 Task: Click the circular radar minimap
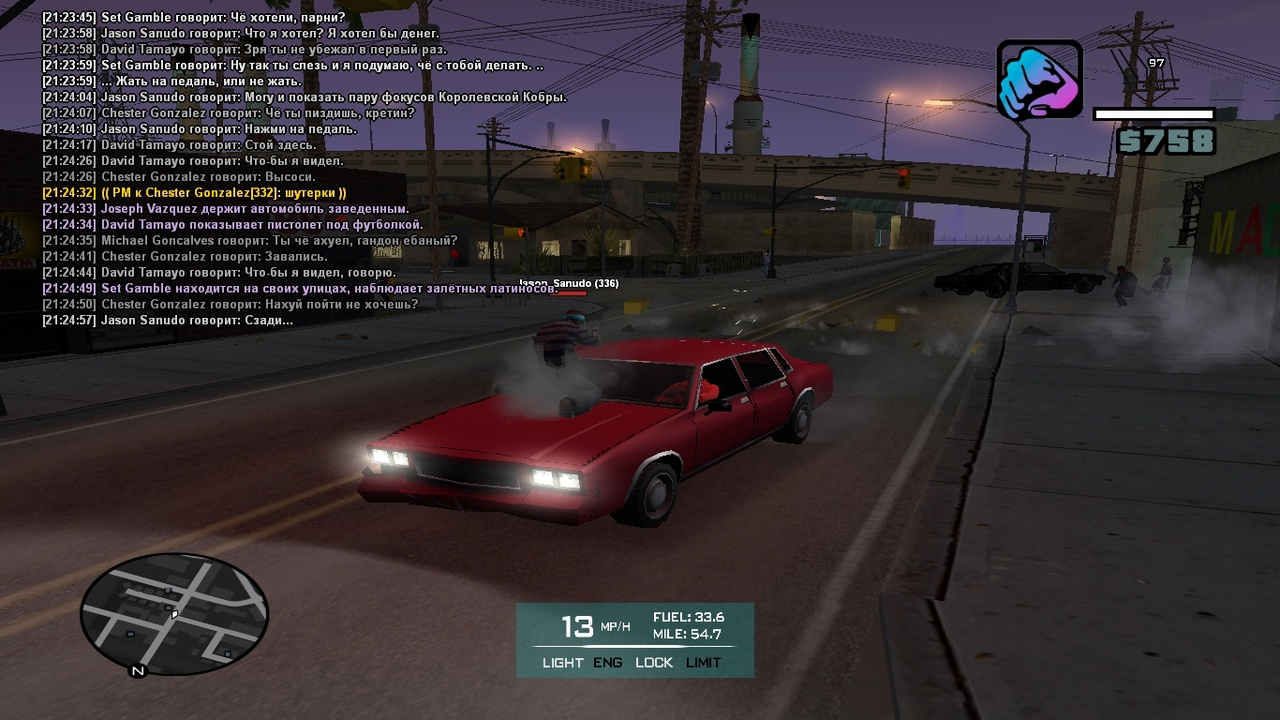coord(174,613)
